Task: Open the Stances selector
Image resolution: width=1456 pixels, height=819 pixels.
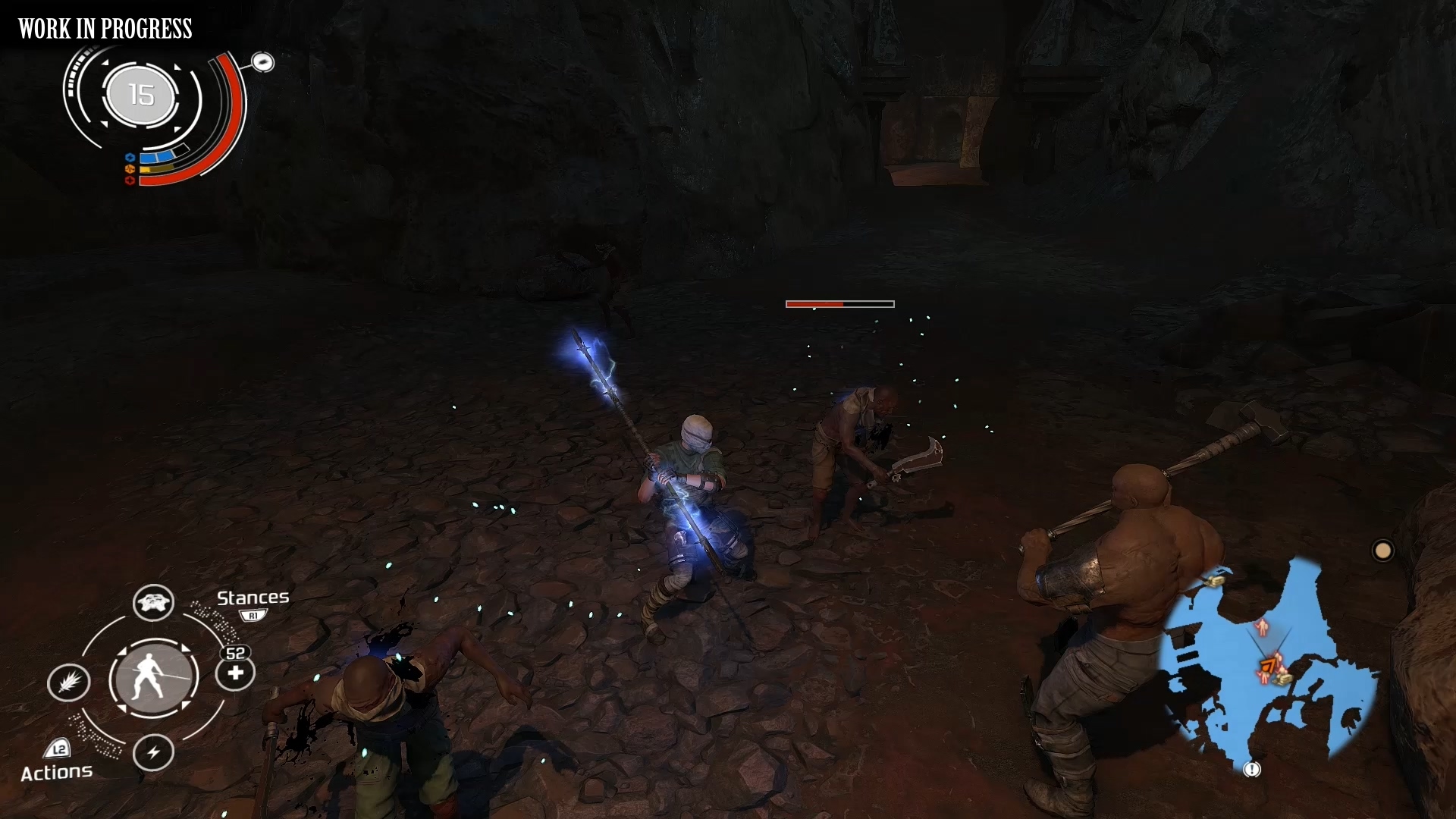Action: pos(253,598)
